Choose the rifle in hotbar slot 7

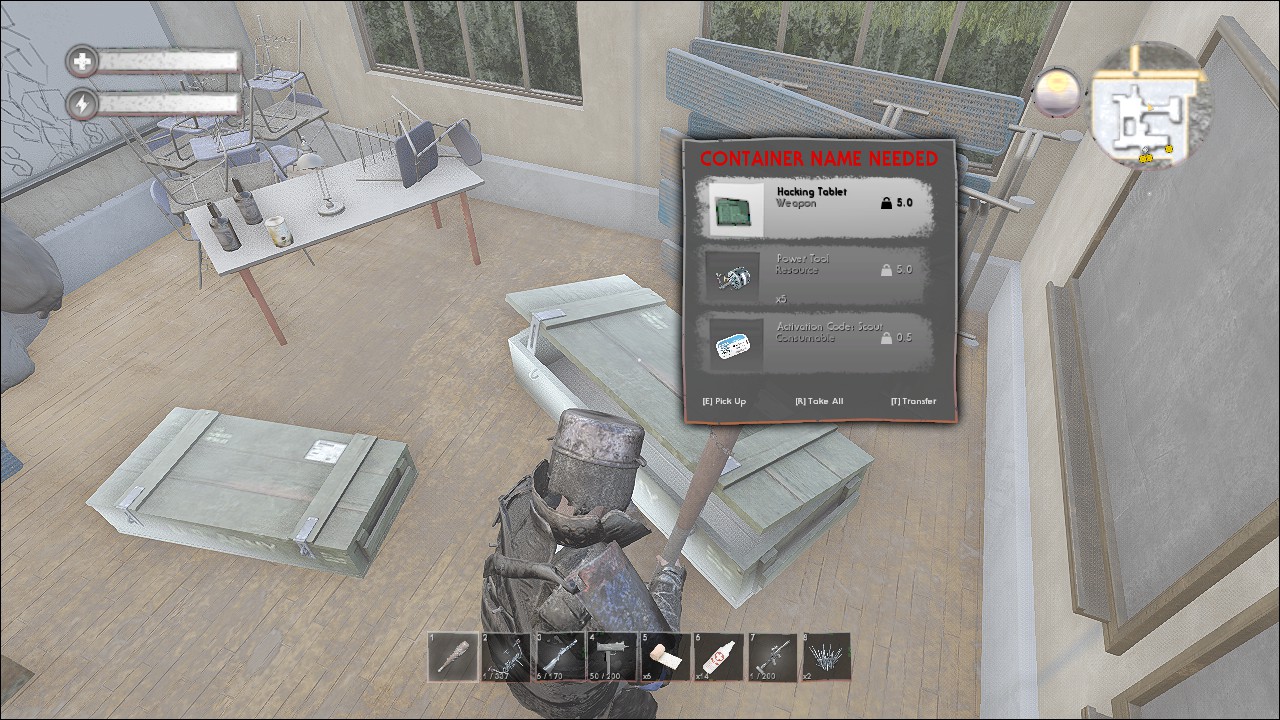click(772, 657)
